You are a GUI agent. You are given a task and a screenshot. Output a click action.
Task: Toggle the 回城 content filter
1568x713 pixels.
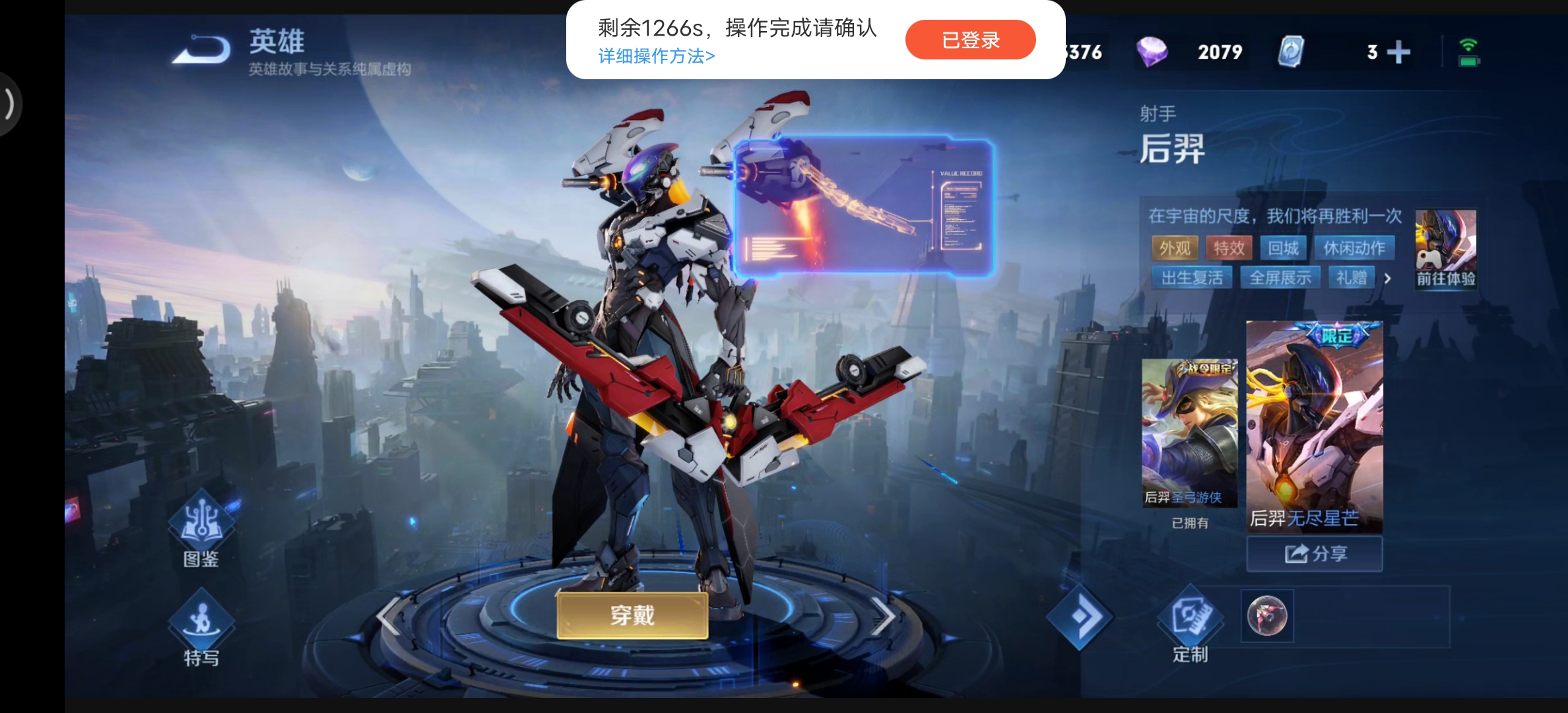pyautogui.click(x=1284, y=248)
